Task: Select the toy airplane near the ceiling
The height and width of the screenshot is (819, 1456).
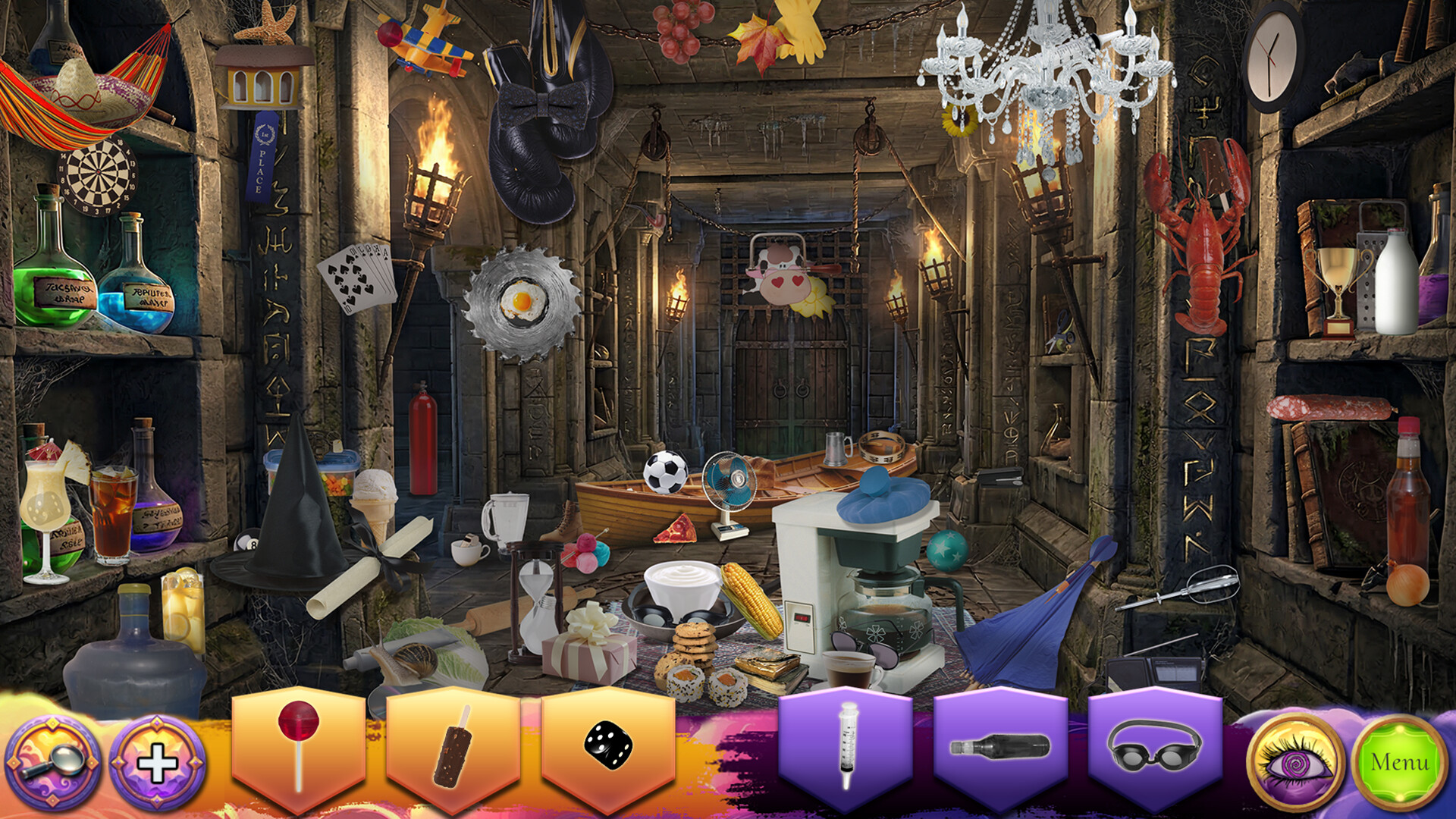Action: (x=425, y=42)
